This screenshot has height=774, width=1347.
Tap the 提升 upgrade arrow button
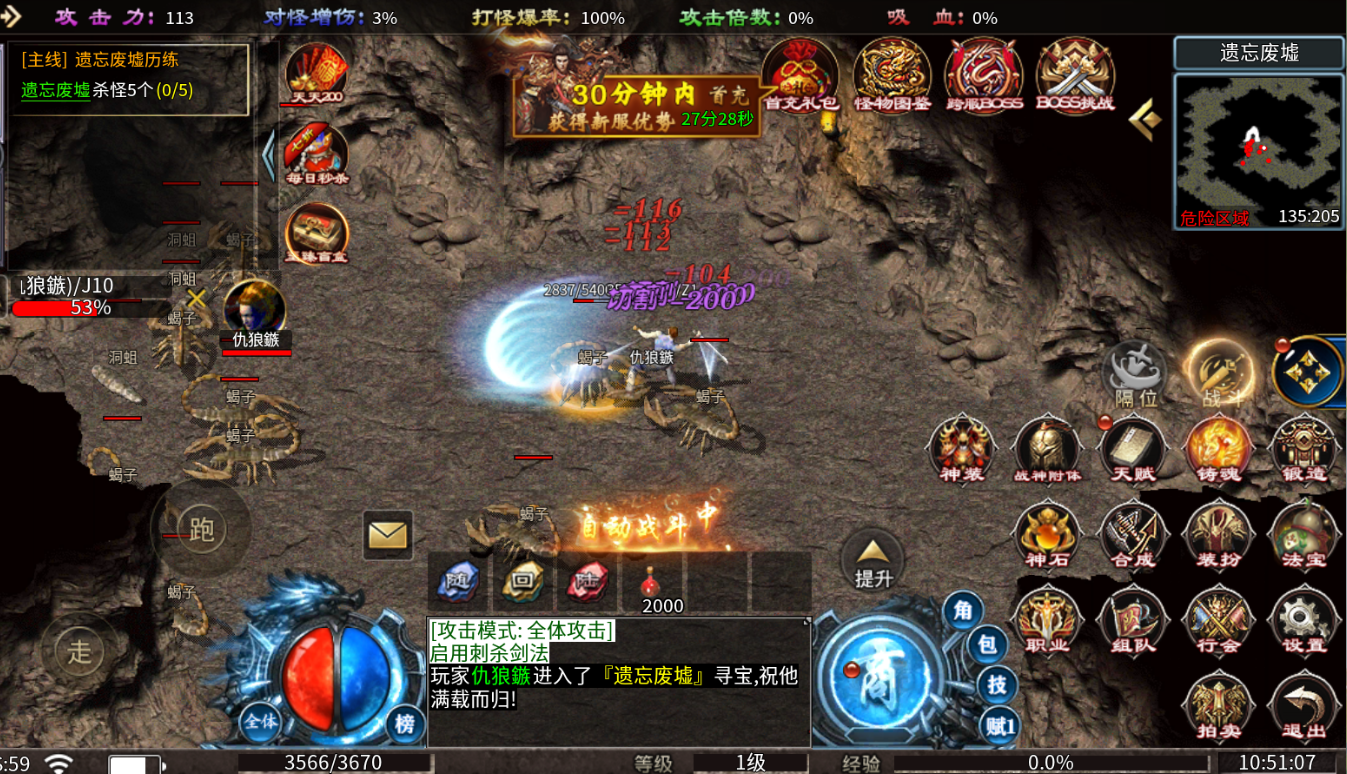[x=872, y=560]
